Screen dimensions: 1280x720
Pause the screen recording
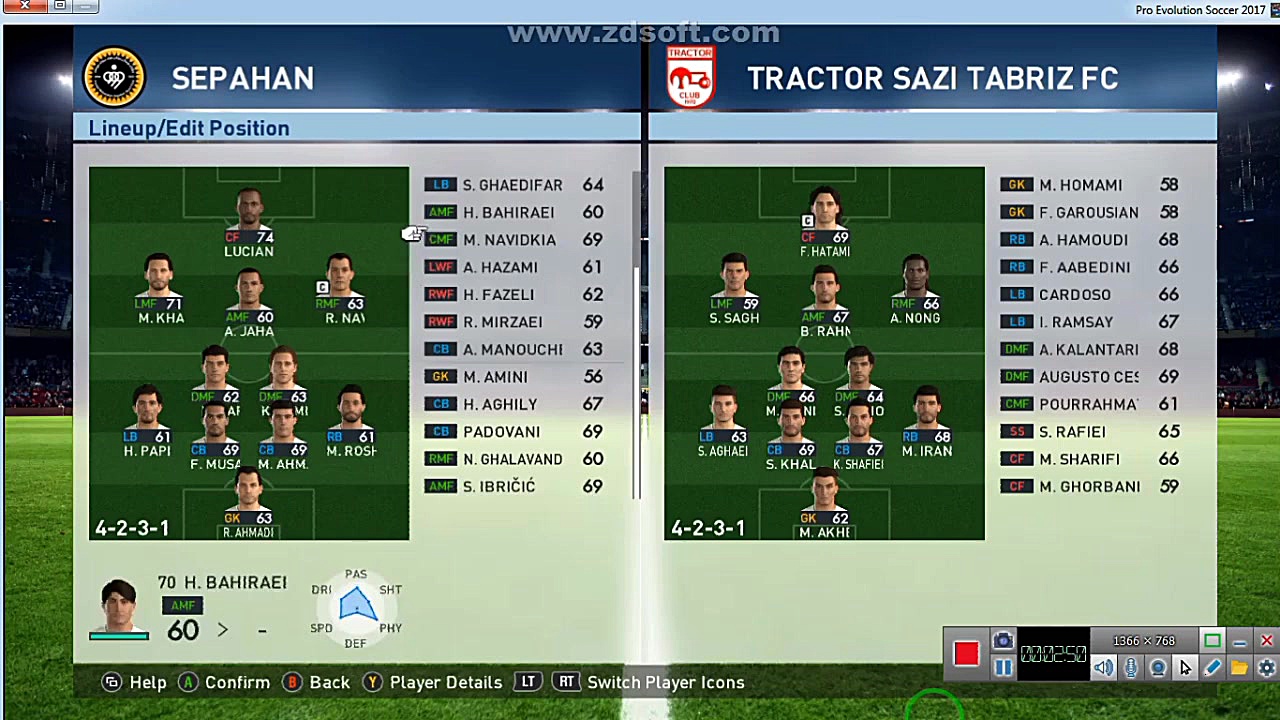click(x=1003, y=668)
